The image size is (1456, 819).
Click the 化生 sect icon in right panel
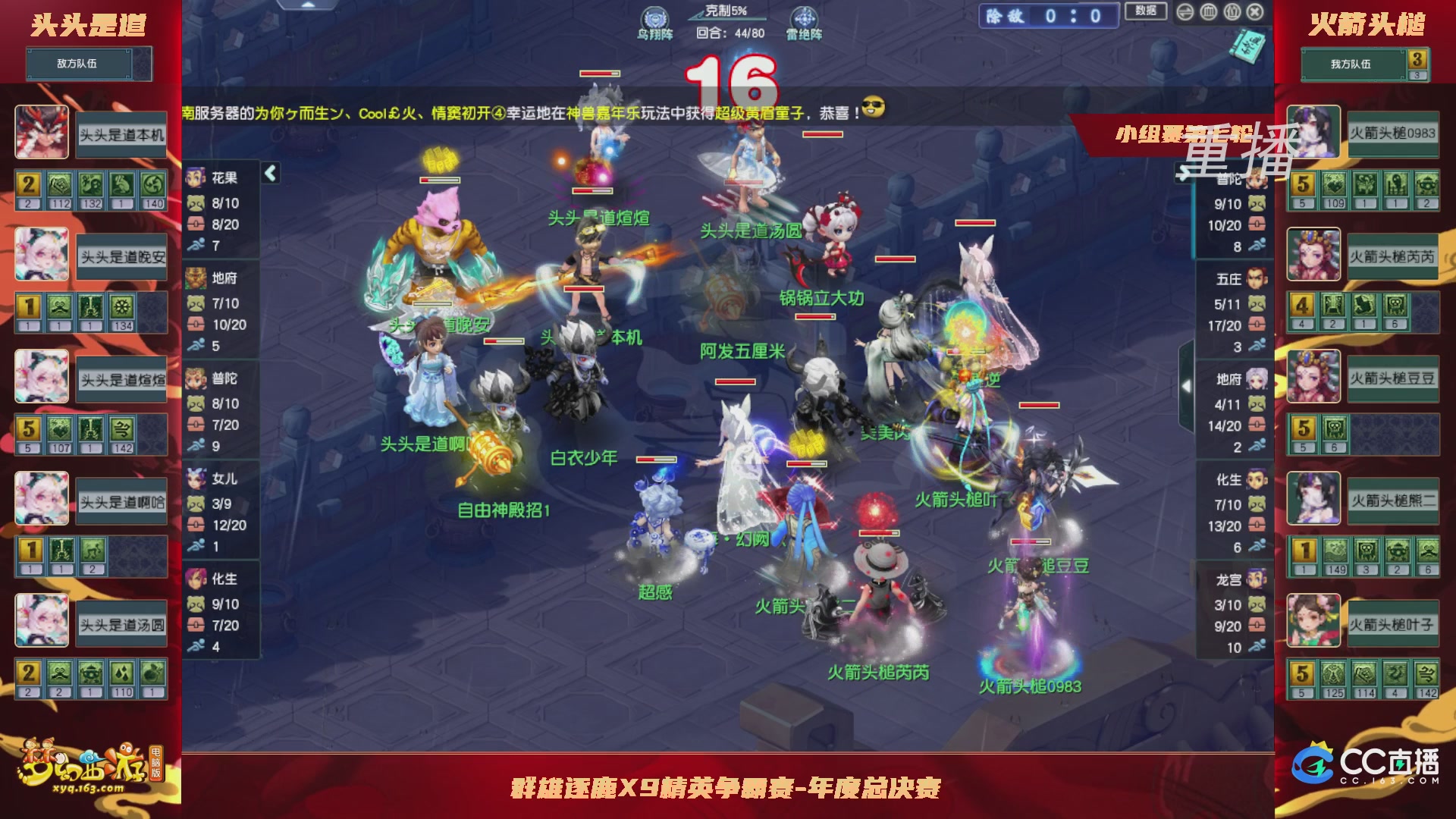1259,479
